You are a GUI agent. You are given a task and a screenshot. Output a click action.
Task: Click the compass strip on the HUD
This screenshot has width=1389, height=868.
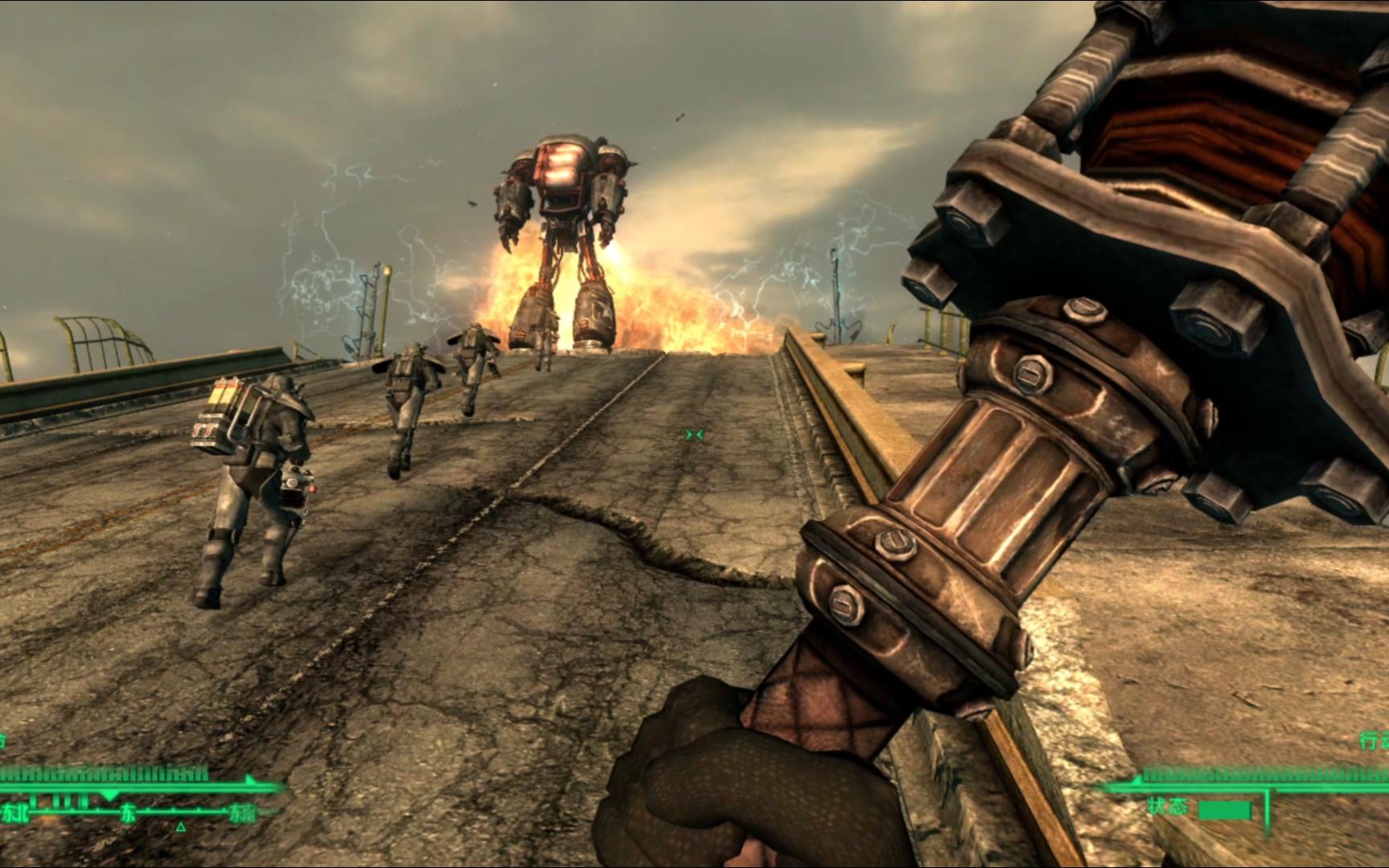pyautogui.click(x=129, y=813)
